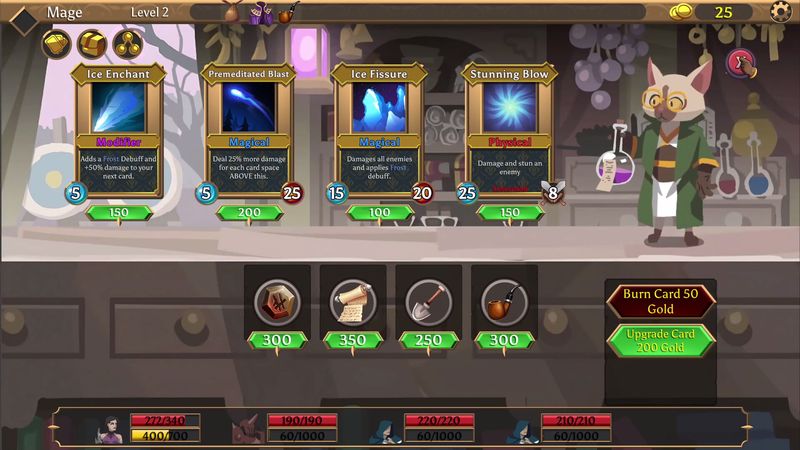Activate Upgrade Card 200 Gold button
The image size is (800, 450).
661,340
